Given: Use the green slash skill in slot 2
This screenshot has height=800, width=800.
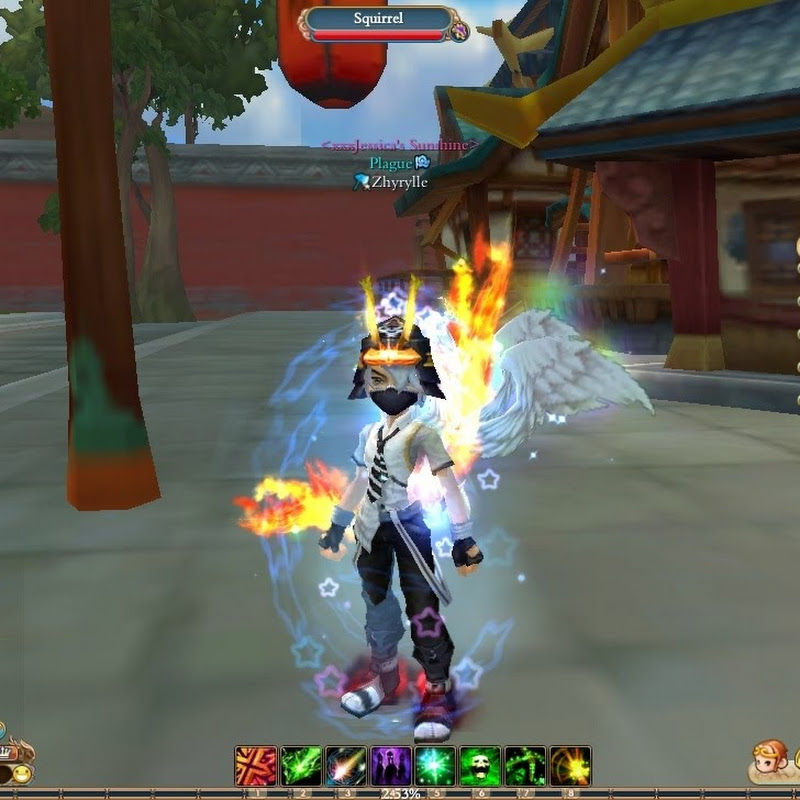Looking at the screenshot, I should pyautogui.click(x=300, y=766).
